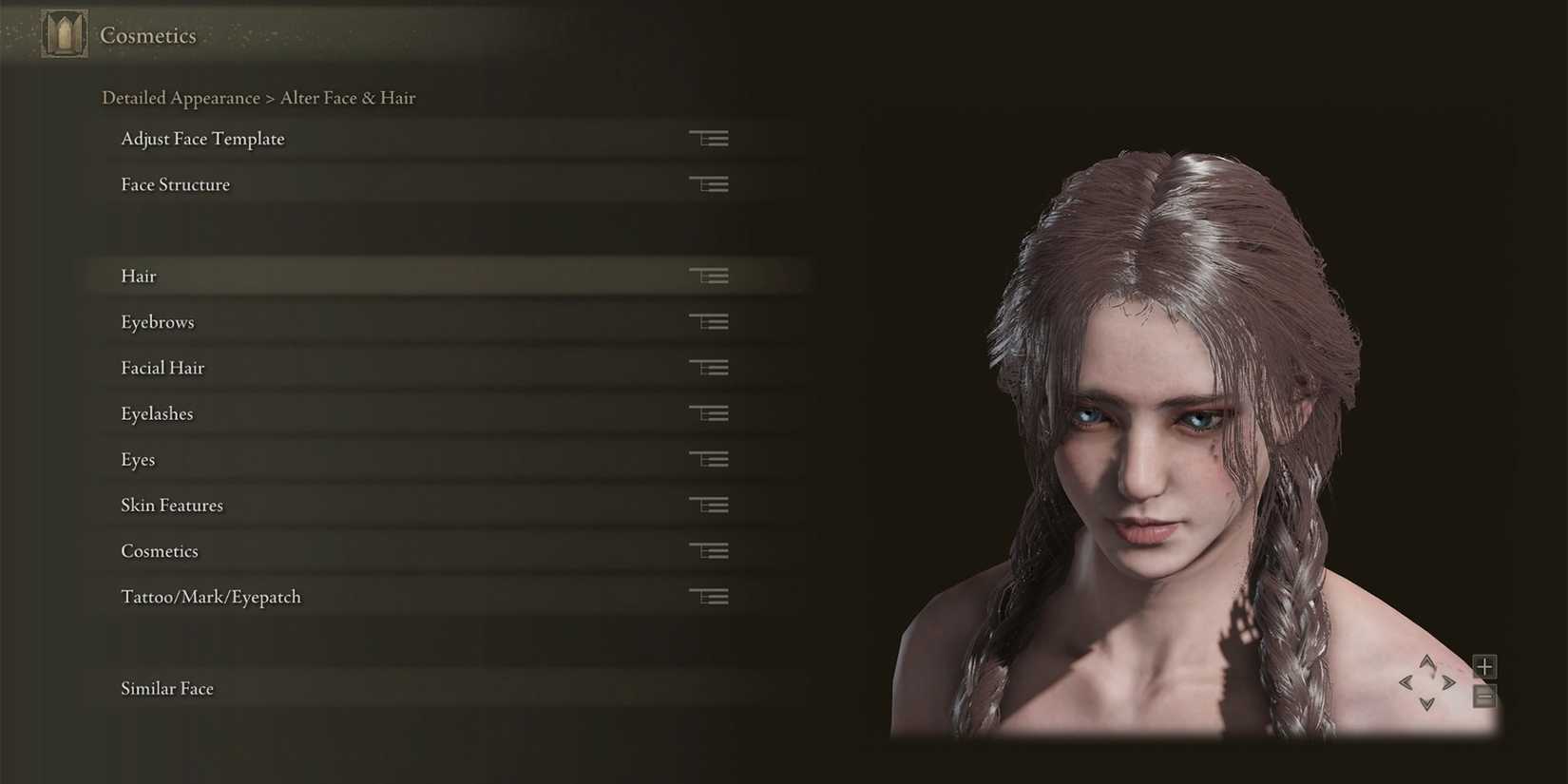This screenshot has height=784, width=1568.
Task: Open the Similar Face option
Action: pyautogui.click(x=167, y=688)
